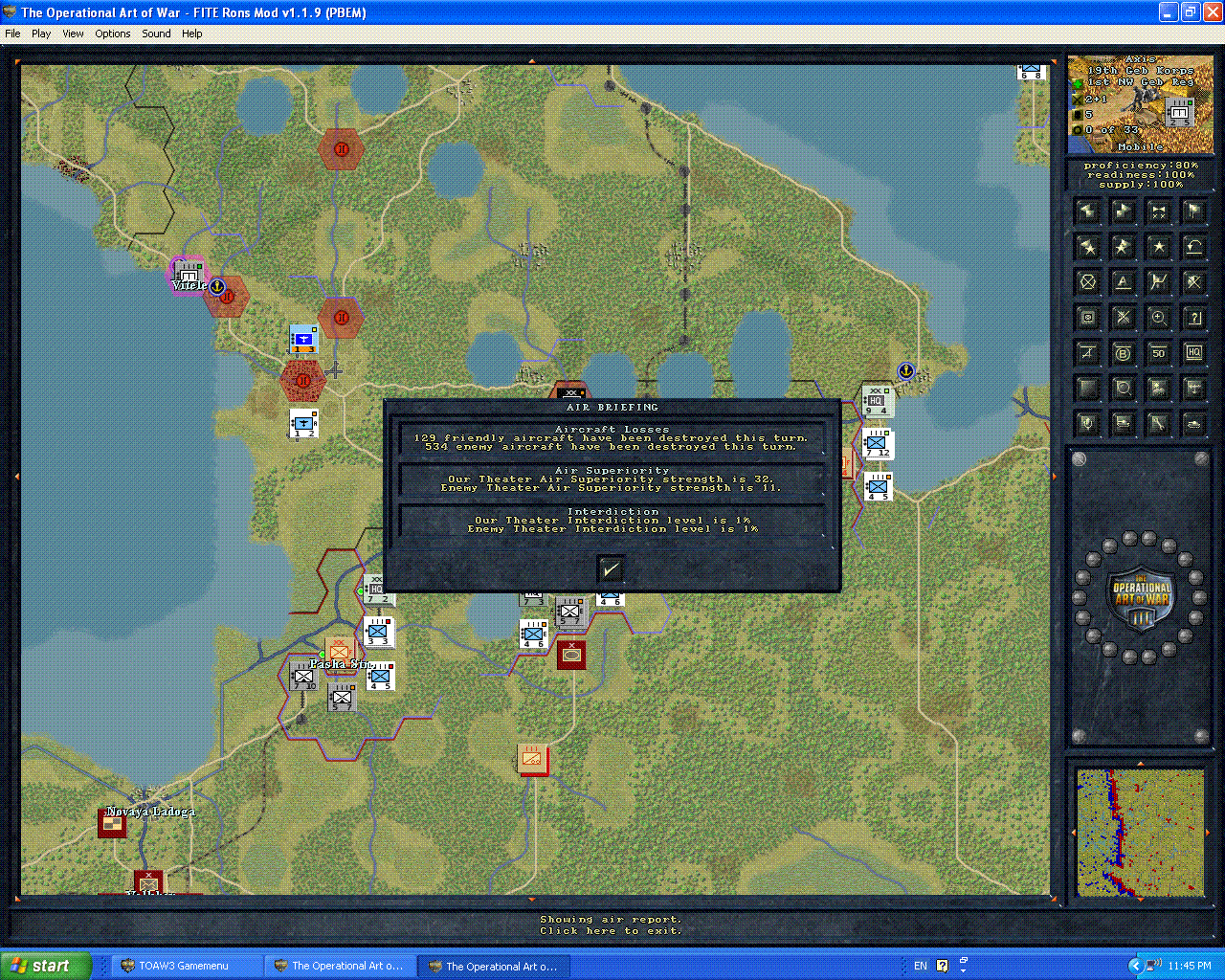This screenshot has width=1225, height=980.
Task: Toggle the underlined 'A' display icon
Action: click(x=1123, y=281)
